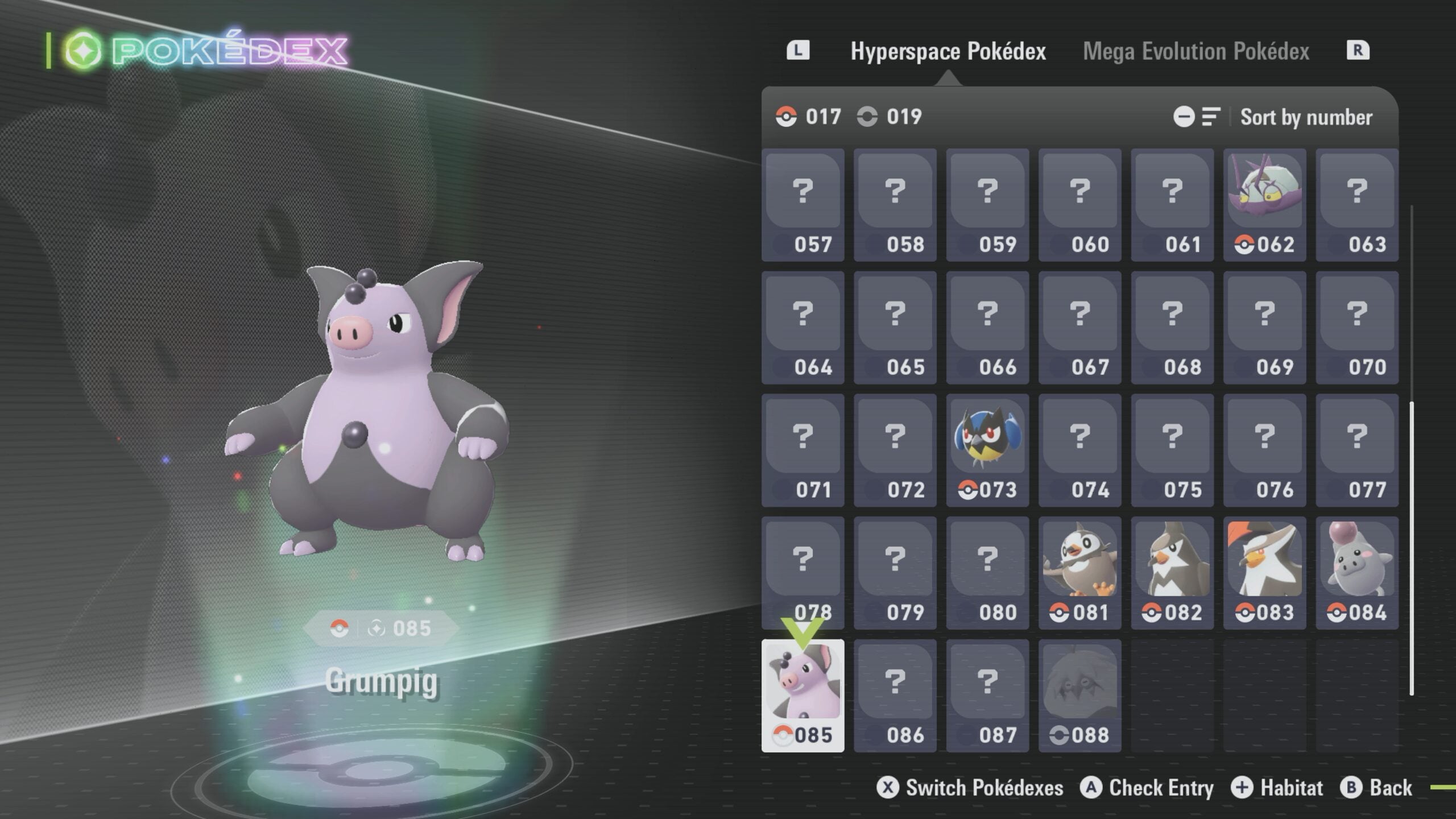Viewport: 1456px width, 819px height.
Task: Go Back from the Pokédex
Action: 1376,788
